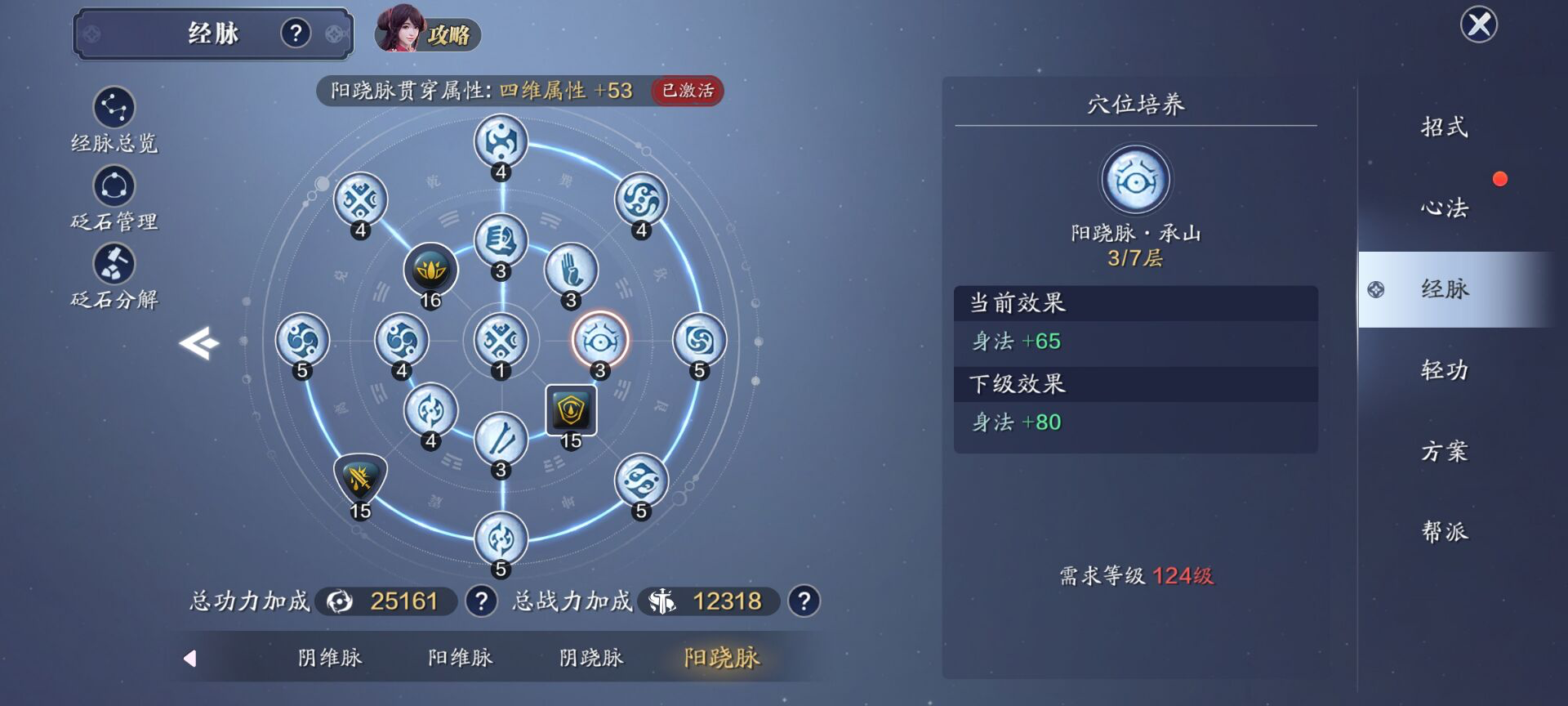Switch to the 帮派 tab
The height and width of the screenshot is (706, 1568).
(1444, 532)
